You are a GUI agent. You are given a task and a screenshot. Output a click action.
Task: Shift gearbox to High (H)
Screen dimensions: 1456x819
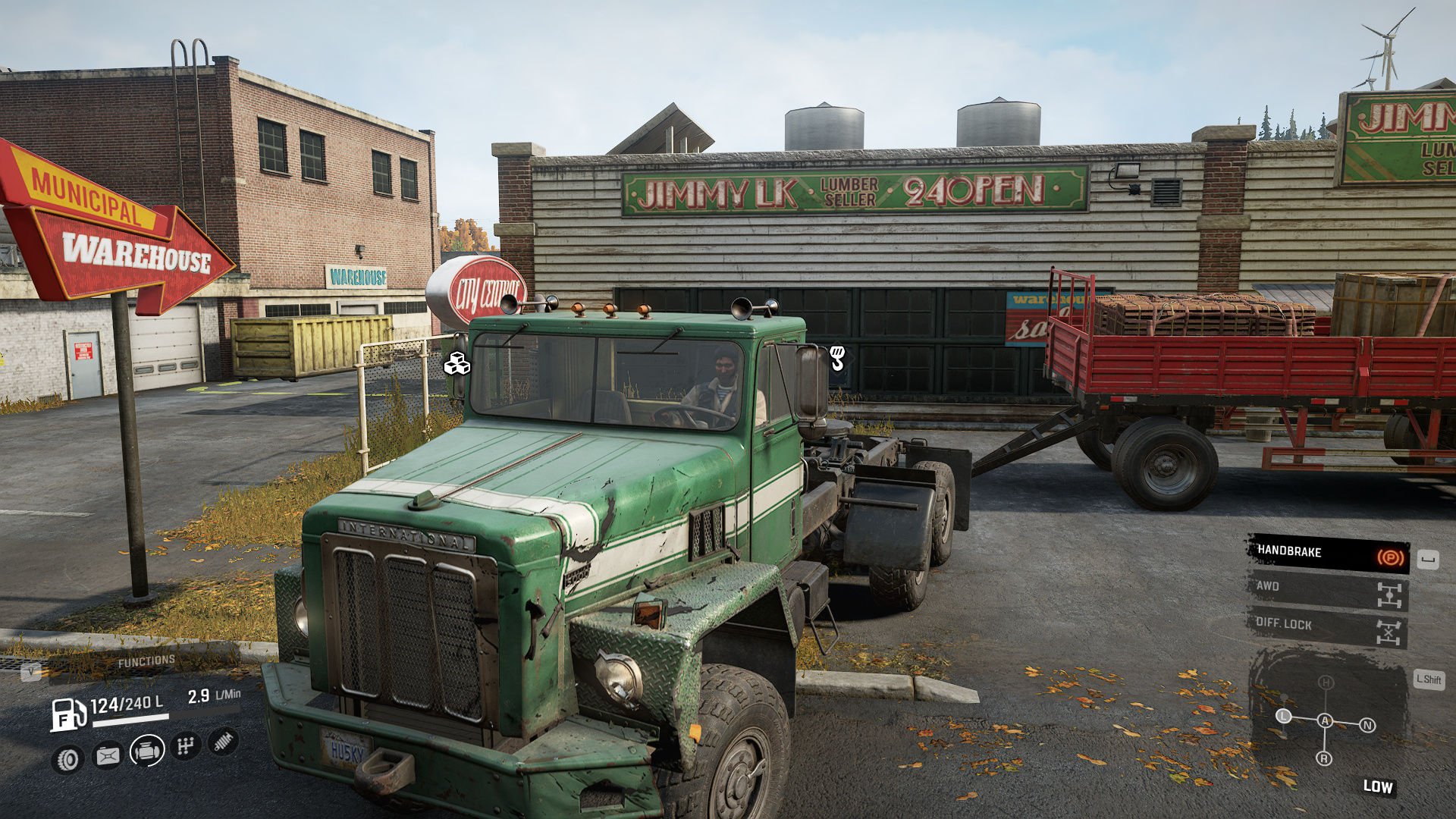(x=1325, y=682)
